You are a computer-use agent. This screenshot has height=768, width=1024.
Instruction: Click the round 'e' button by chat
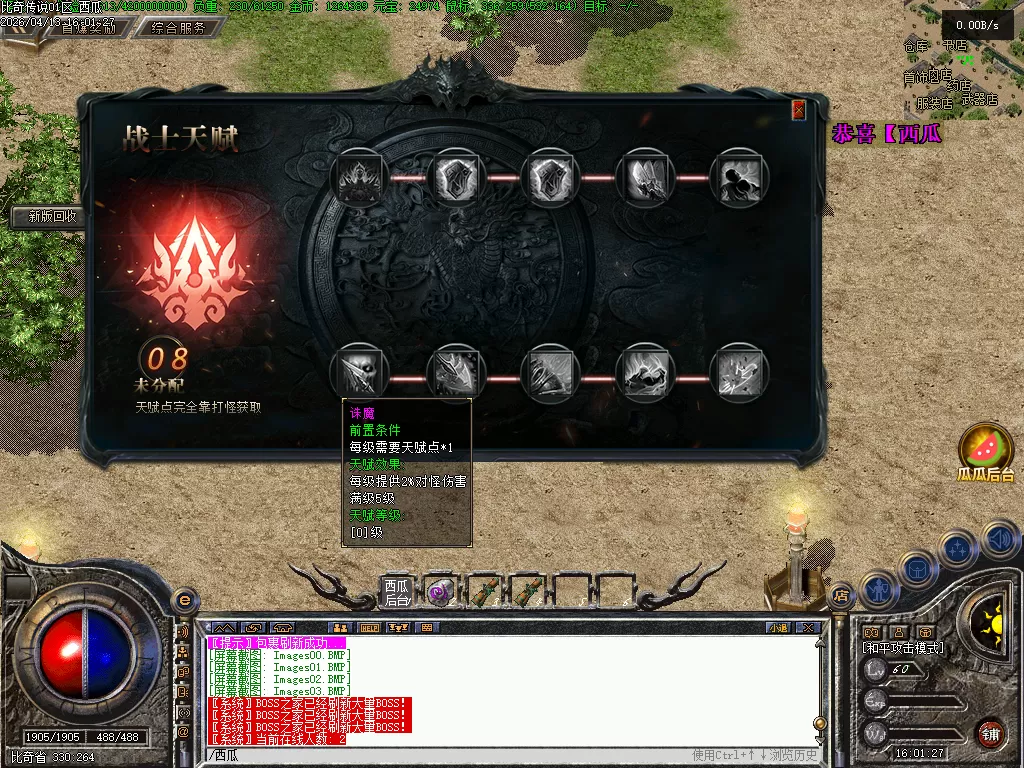pos(183,600)
